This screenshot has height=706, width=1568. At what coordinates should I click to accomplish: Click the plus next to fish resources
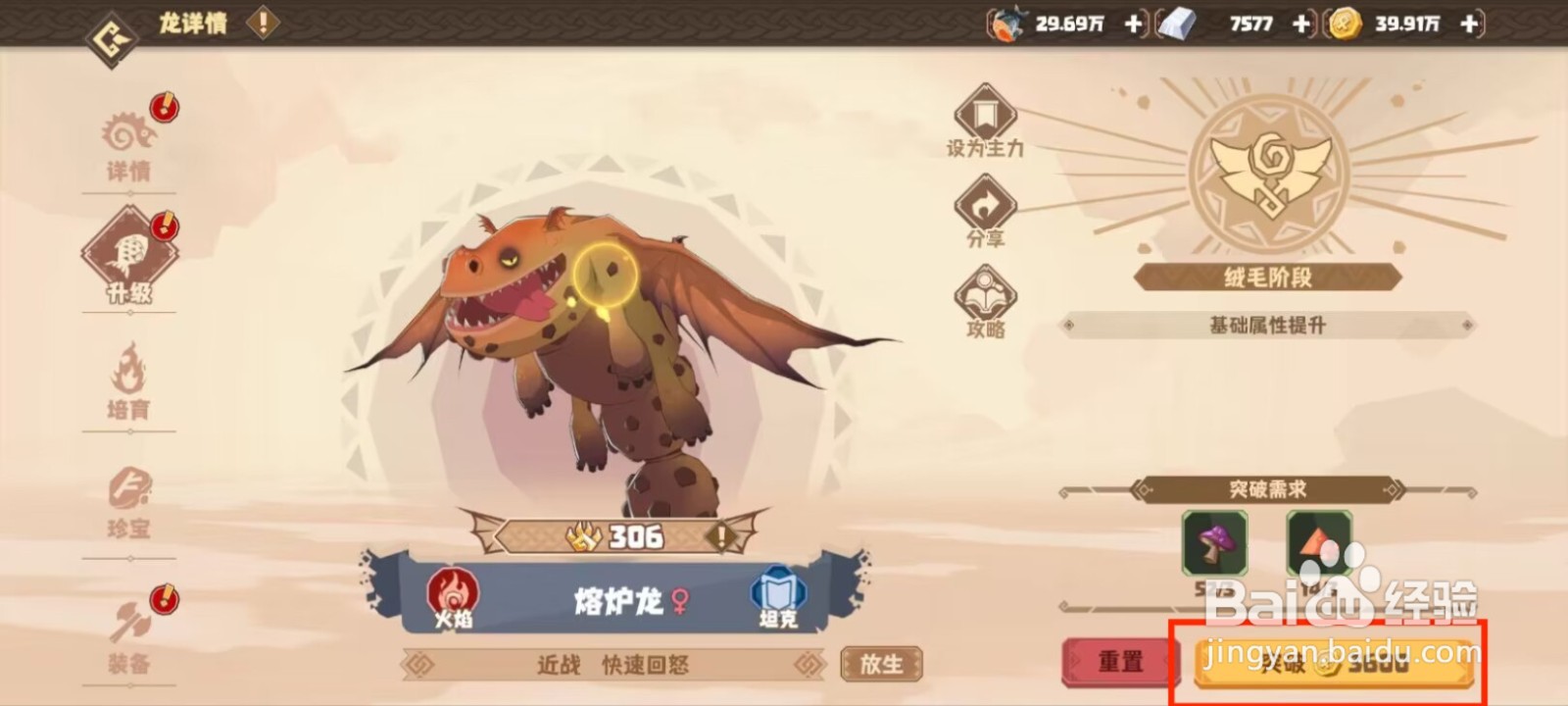tap(1133, 22)
